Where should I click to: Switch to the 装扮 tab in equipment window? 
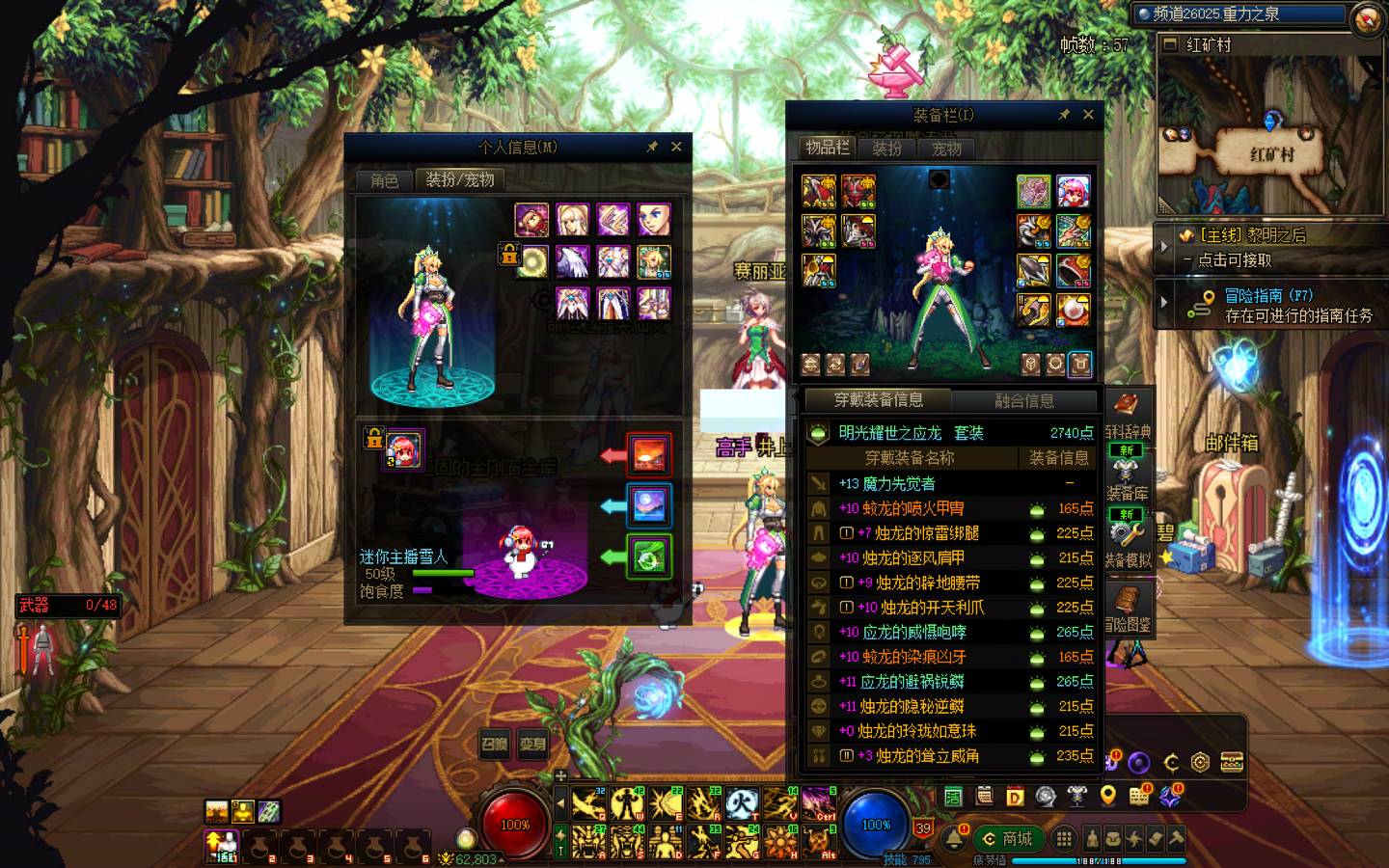886,149
